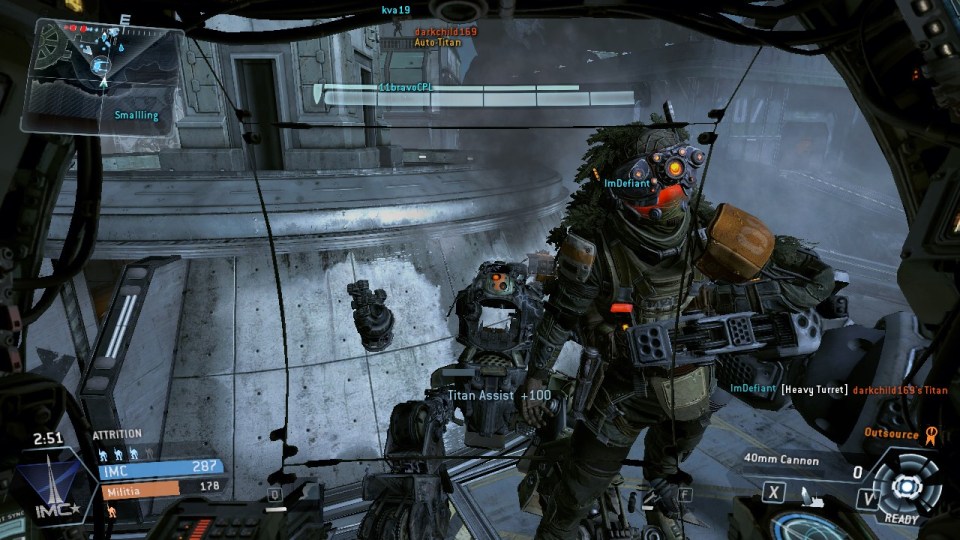Click the 40mm Cannon weapon label

(781, 461)
